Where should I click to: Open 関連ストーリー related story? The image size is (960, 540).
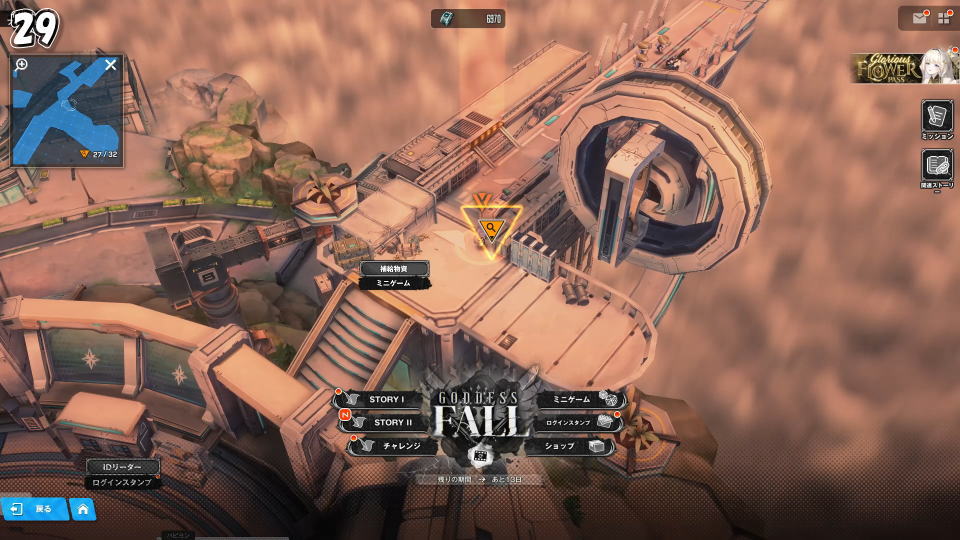point(937,167)
